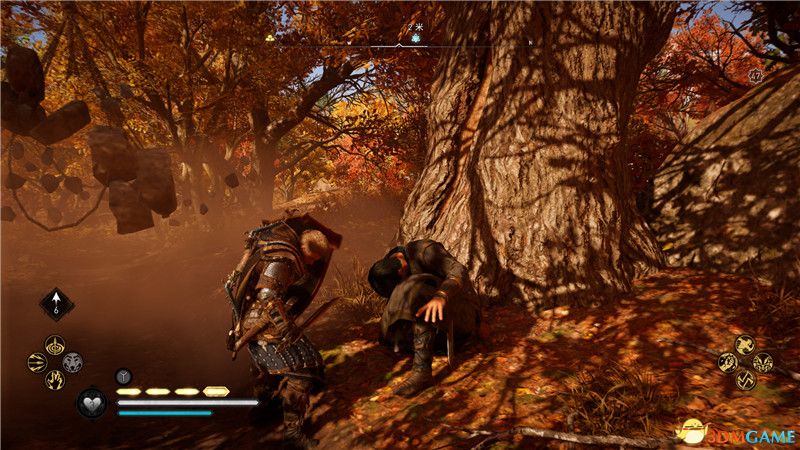Use the raised fist melee ability
Viewport: 800px width, 450px height.
tap(727, 362)
